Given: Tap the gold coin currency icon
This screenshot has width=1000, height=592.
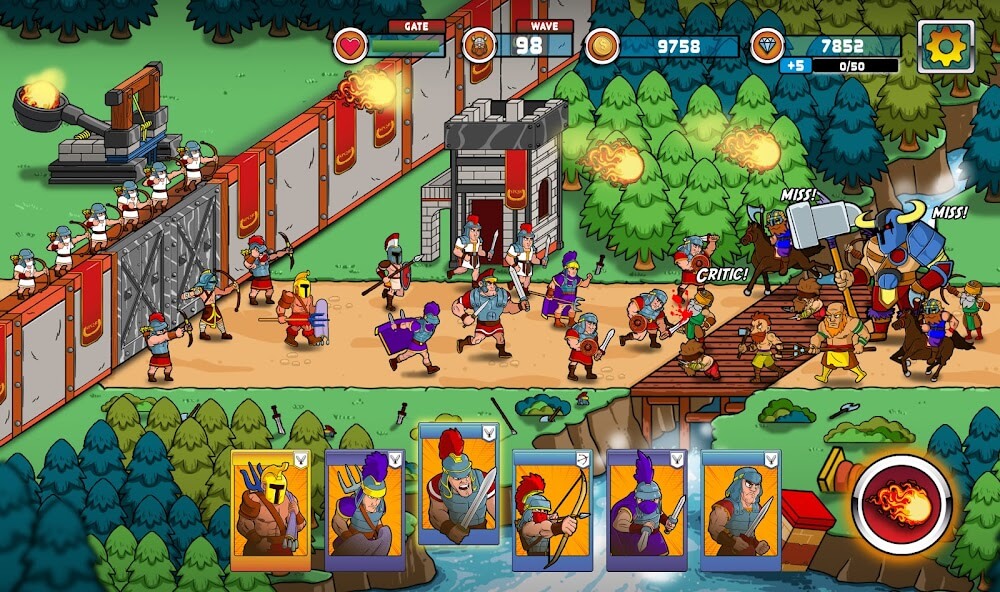Looking at the screenshot, I should tap(602, 46).
